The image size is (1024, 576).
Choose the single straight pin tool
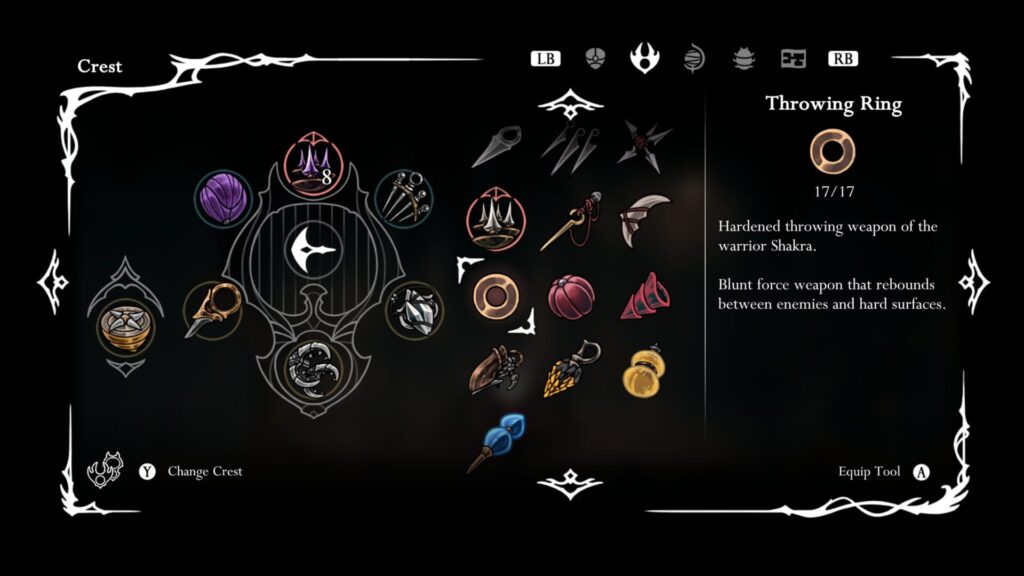496,146
